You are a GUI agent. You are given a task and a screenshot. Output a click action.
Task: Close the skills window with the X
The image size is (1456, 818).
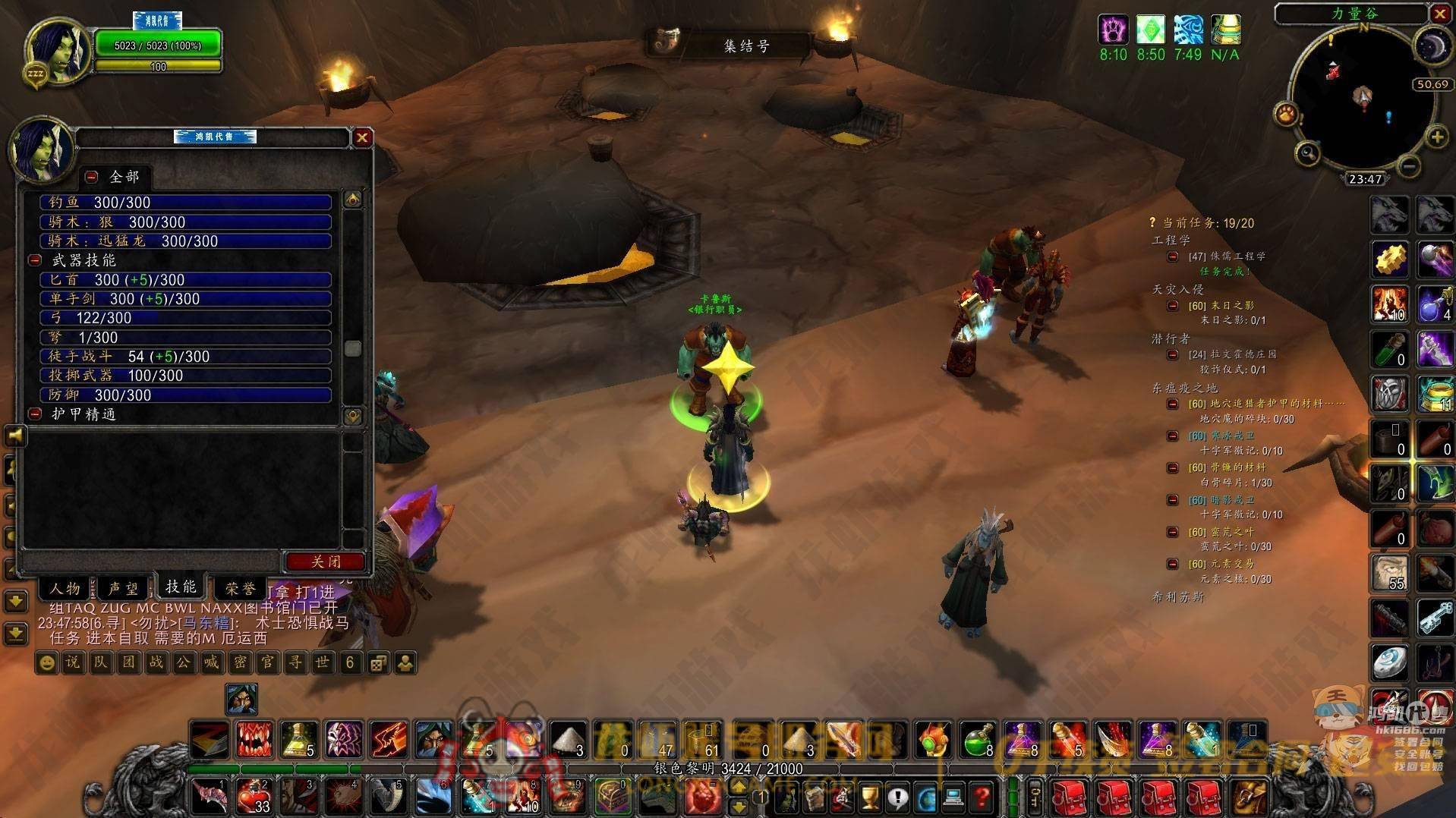(x=362, y=137)
